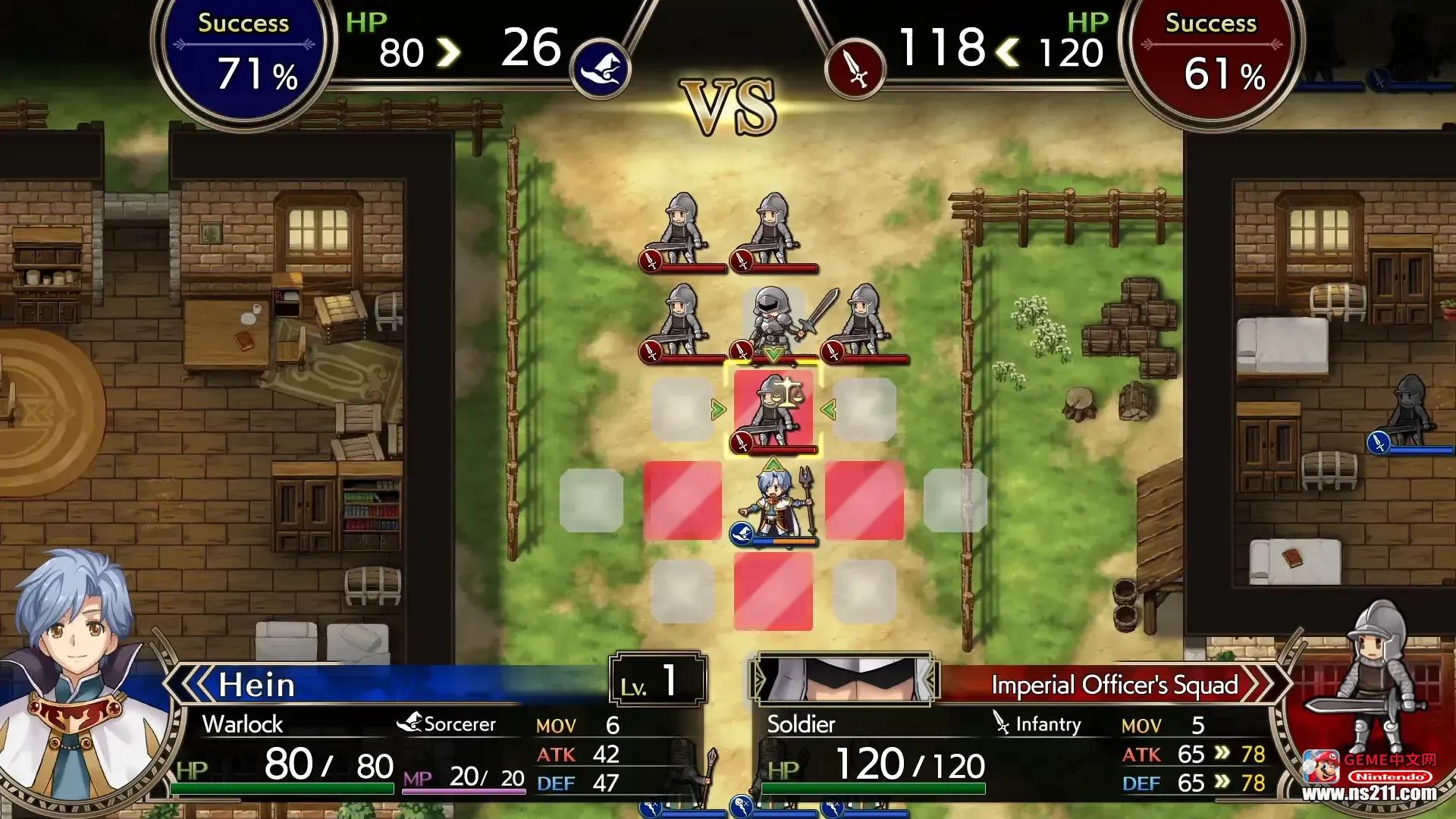This screenshot has height=819, width=1456.
Task: Choose the red attack tile below Hein
Action: coord(773,591)
